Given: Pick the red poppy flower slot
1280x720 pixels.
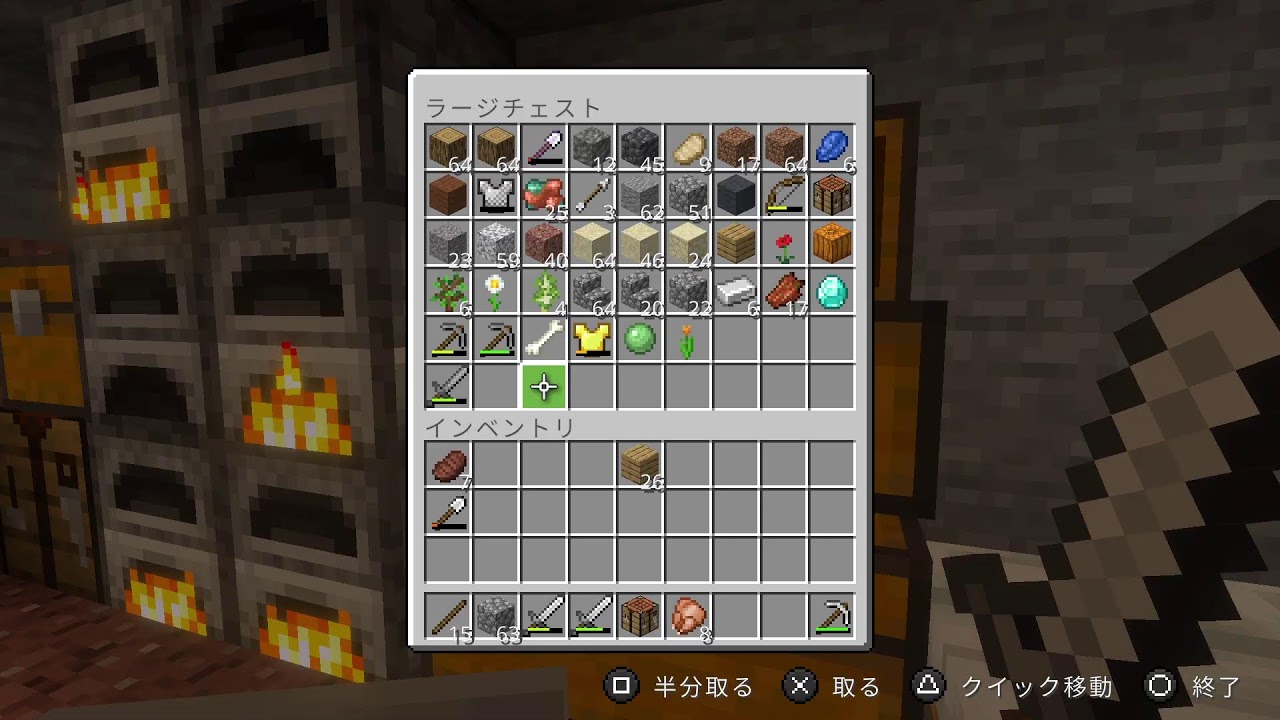Looking at the screenshot, I should click(x=784, y=244).
